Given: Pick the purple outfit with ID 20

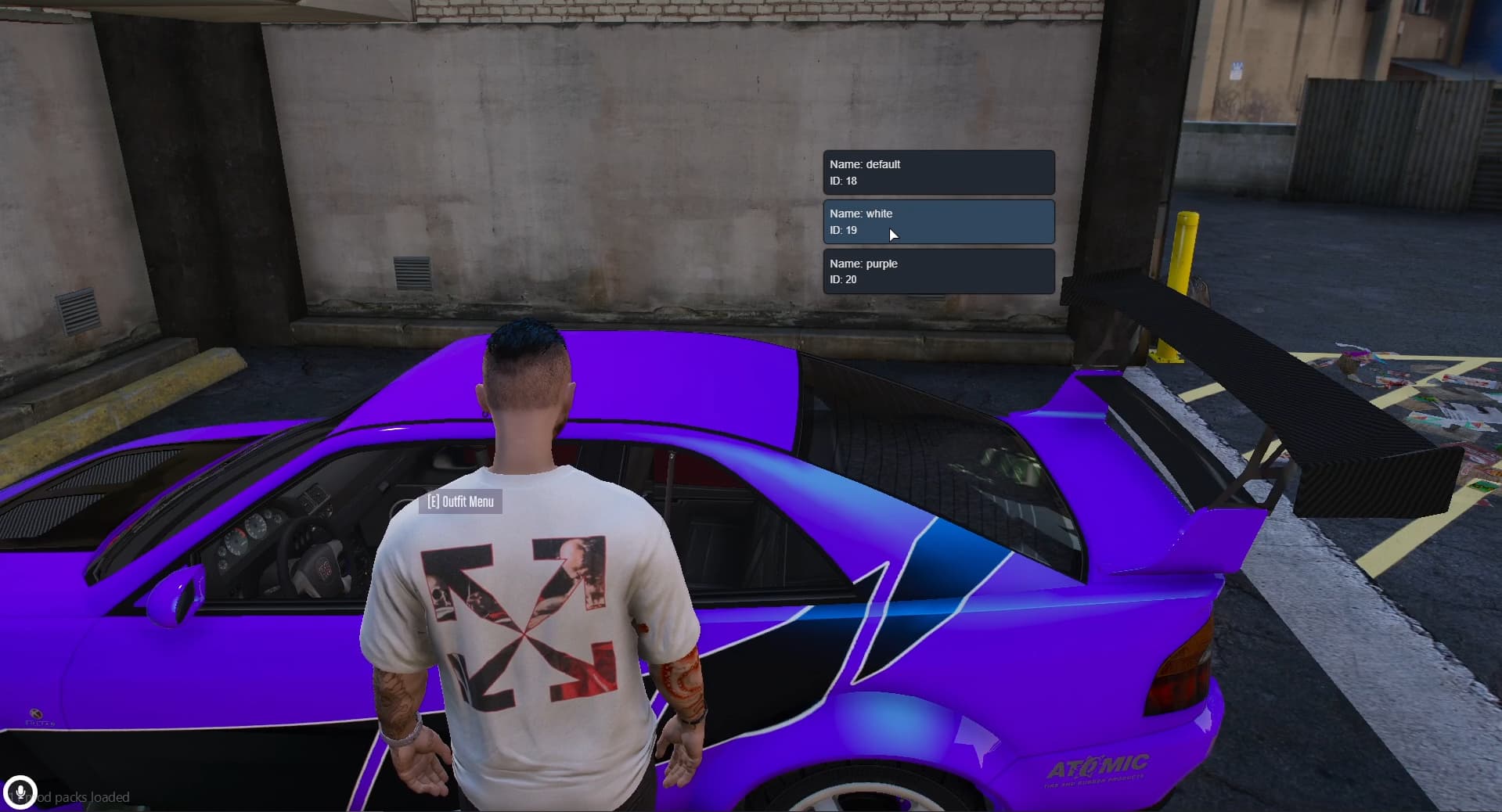Looking at the screenshot, I should (x=938, y=271).
